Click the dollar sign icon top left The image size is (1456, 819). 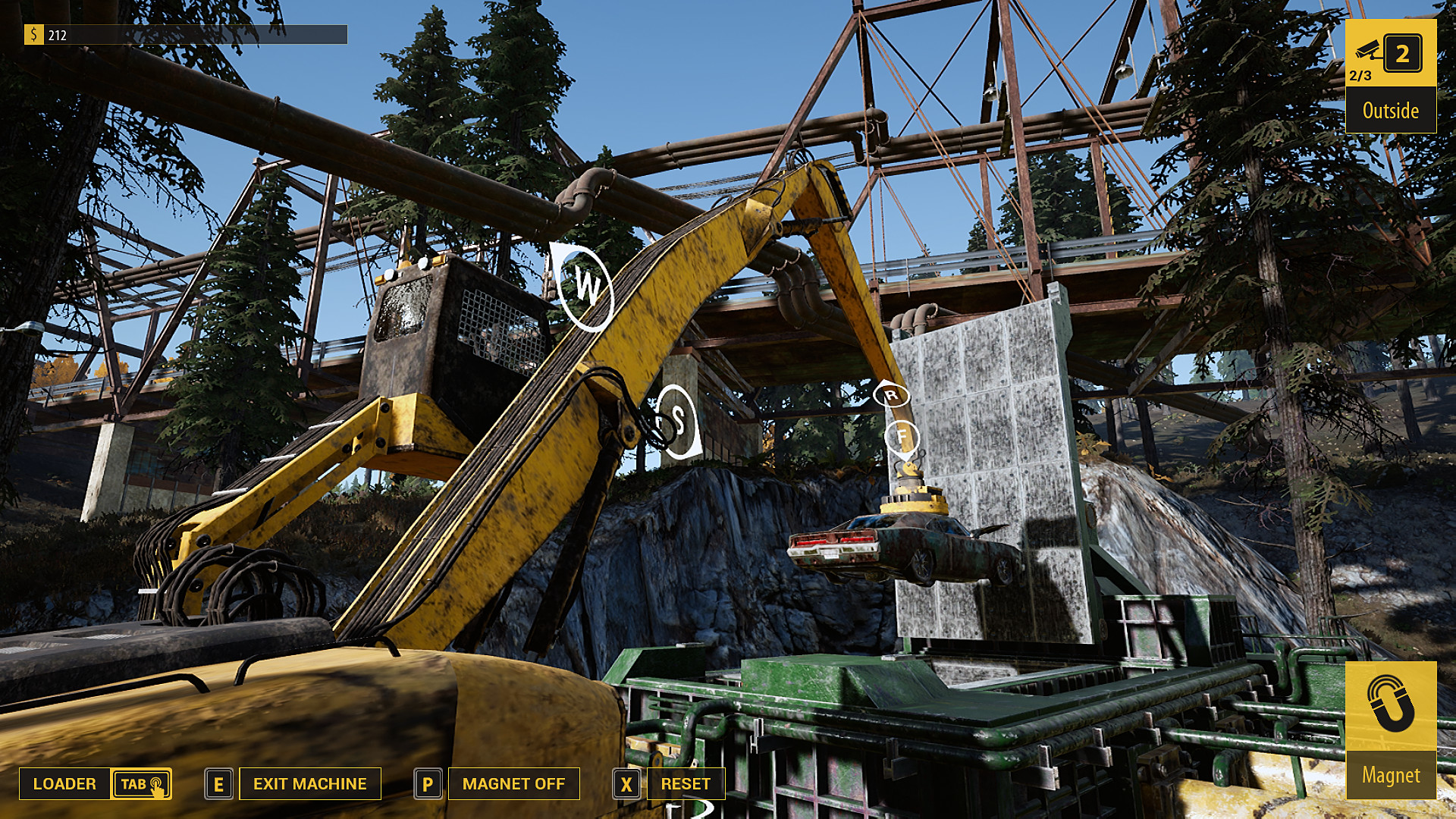coord(33,33)
